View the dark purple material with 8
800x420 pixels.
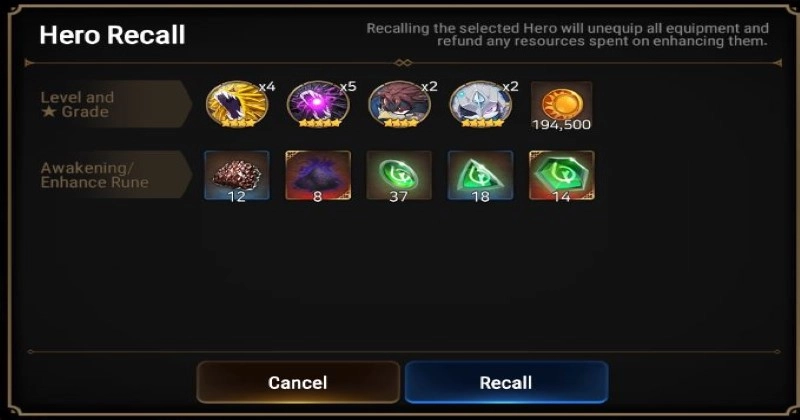click(x=317, y=174)
